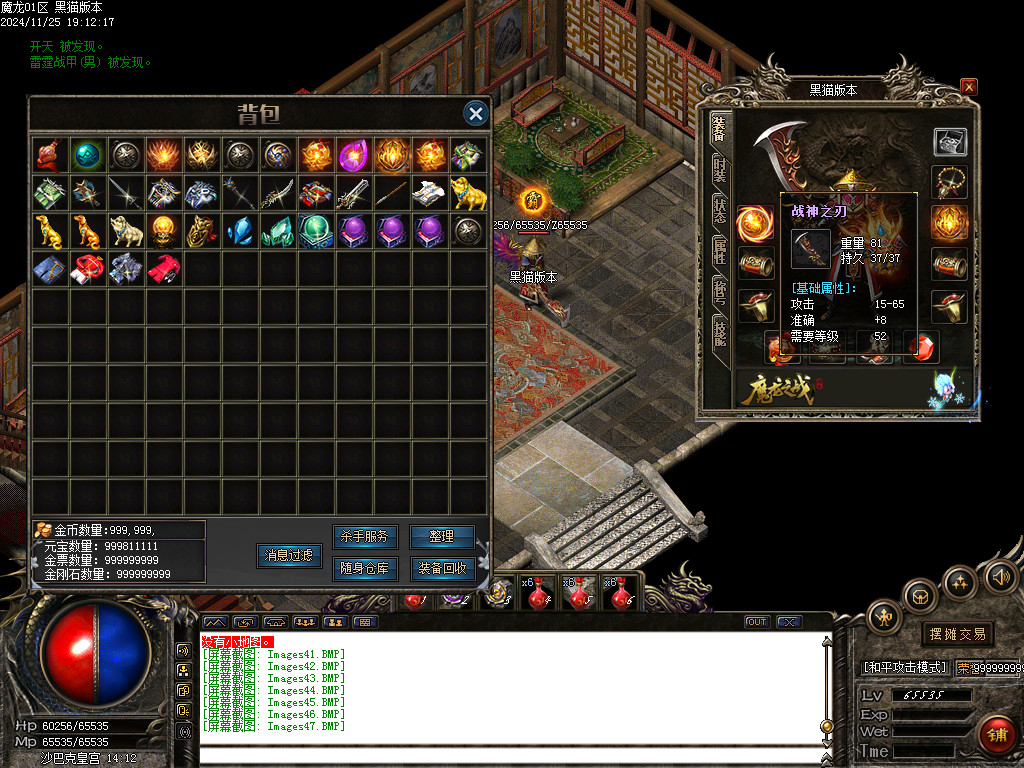Open the 属性 attributes tab
This screenshot has width=1024, height=768.
tap(719, 252)
